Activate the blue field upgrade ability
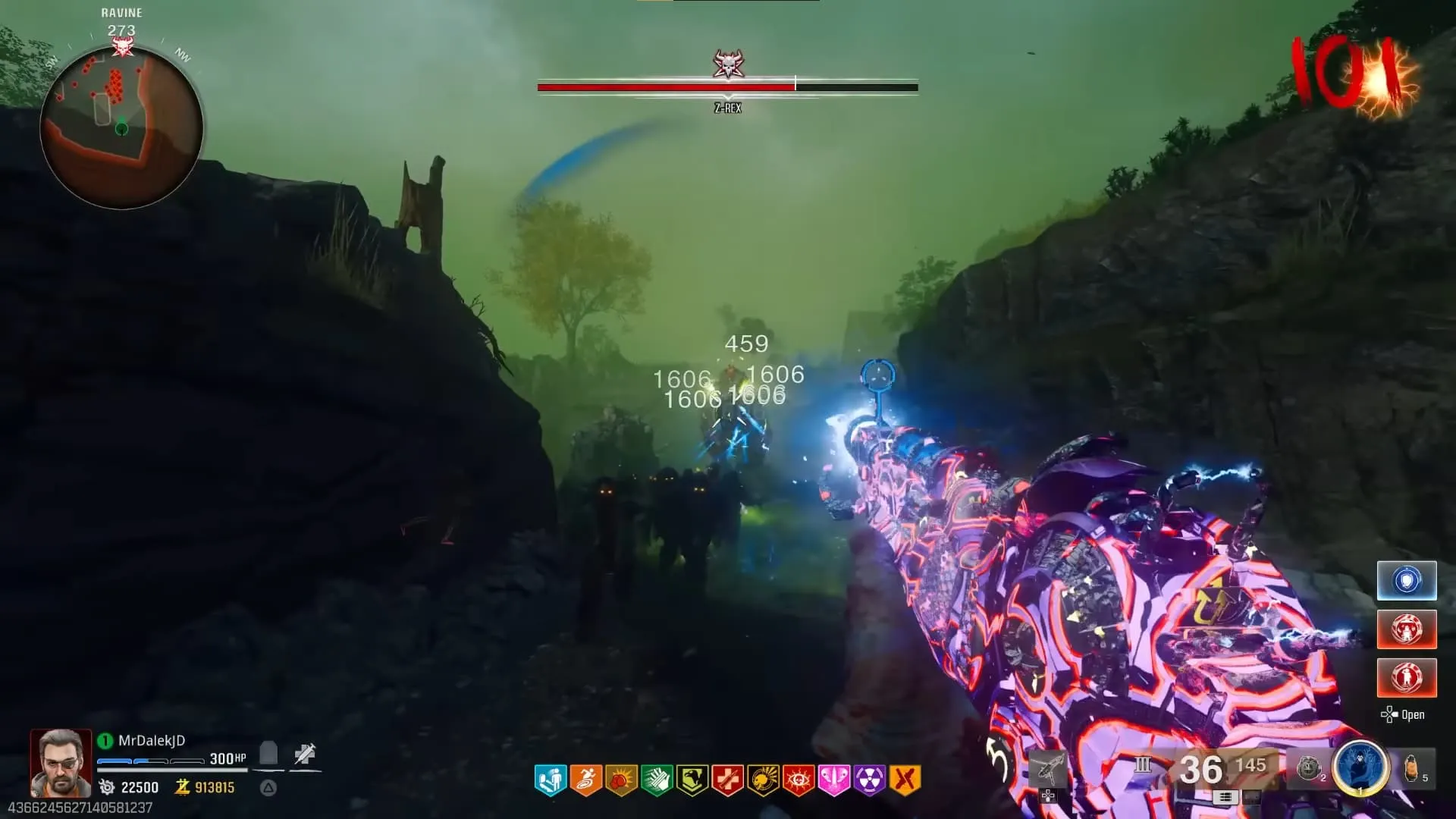Viewport: 1456px width, 819px height. (x=1360, y=767)
